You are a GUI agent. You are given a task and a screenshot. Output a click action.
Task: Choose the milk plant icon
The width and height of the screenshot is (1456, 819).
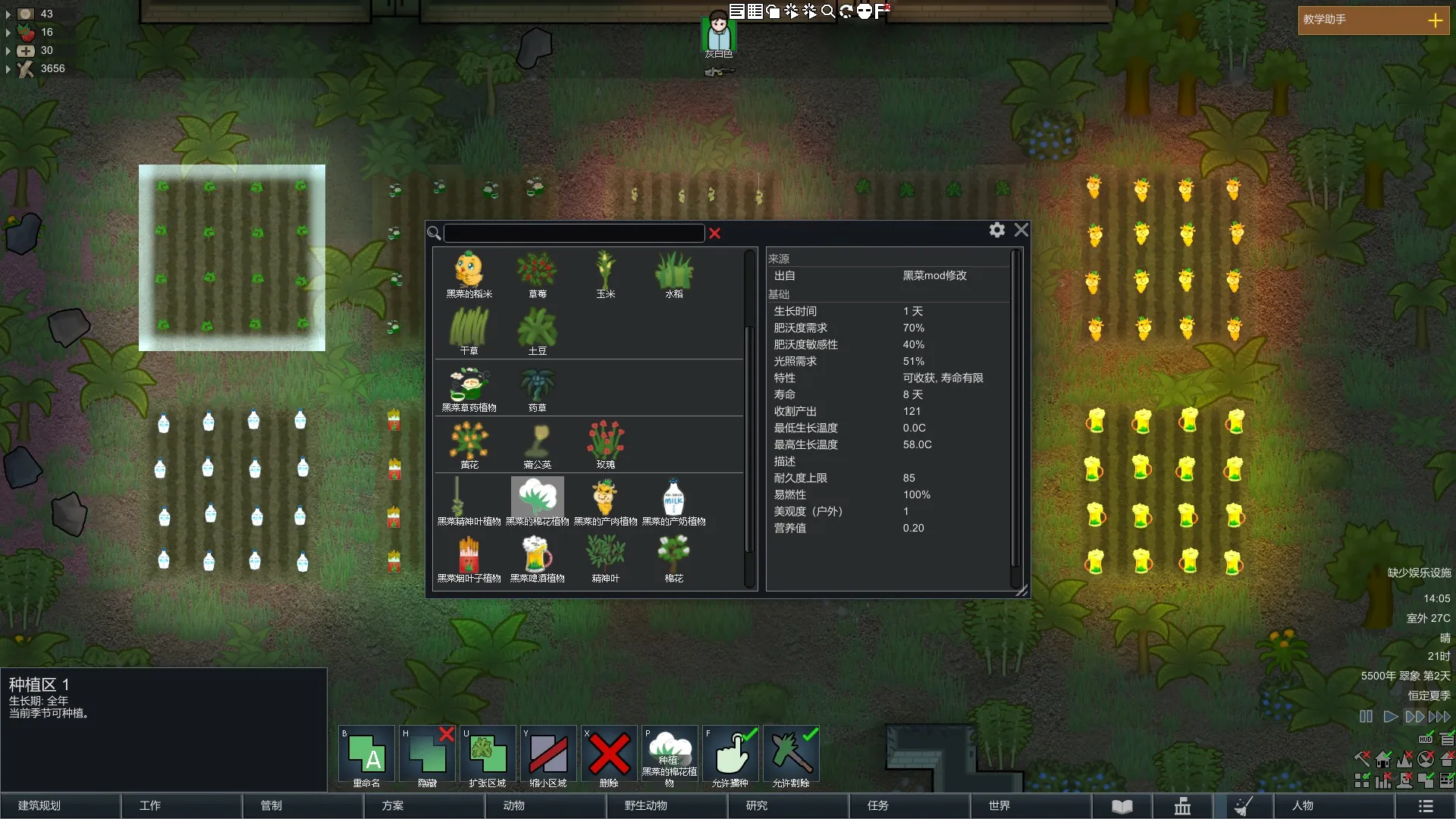(673, 502)
